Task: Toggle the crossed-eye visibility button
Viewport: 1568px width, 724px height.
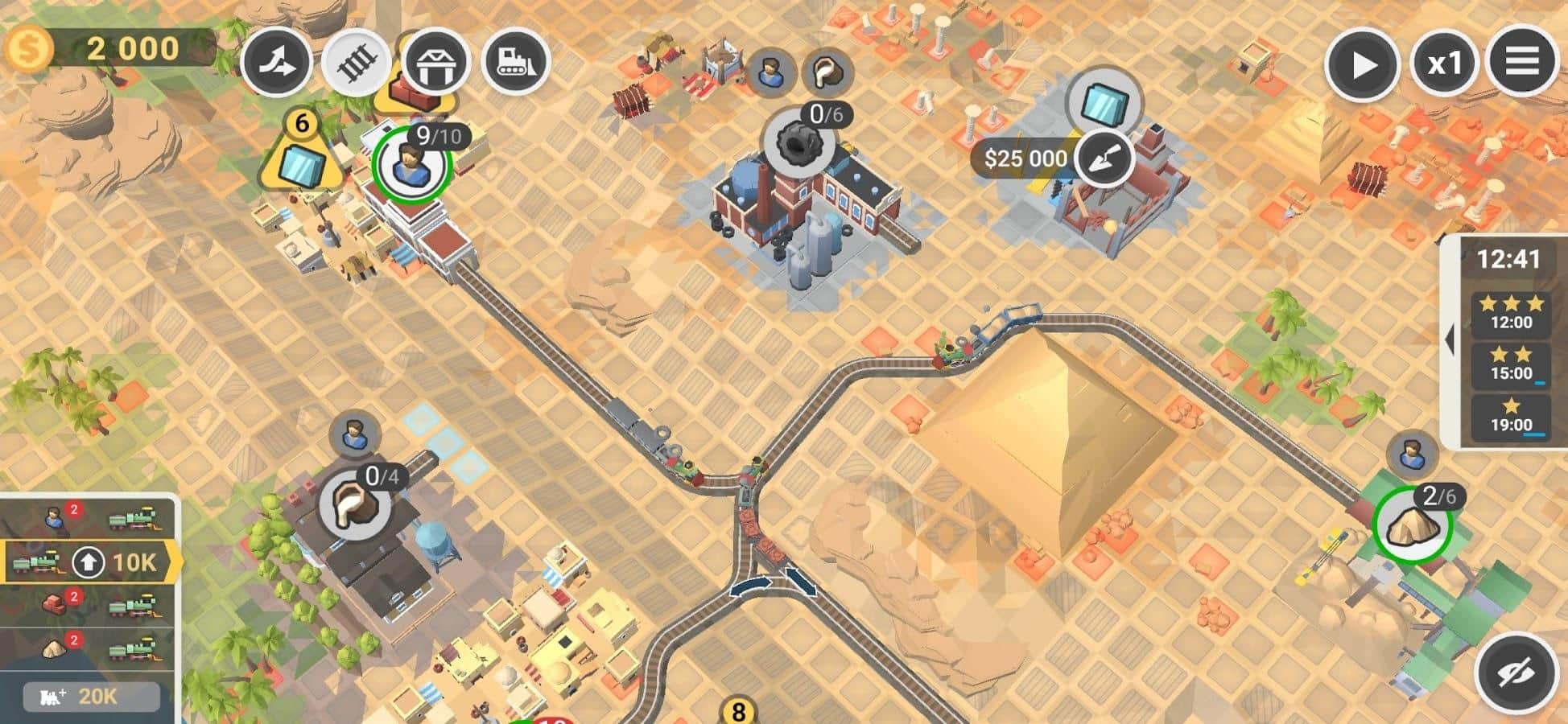Action: [1516, 674]
